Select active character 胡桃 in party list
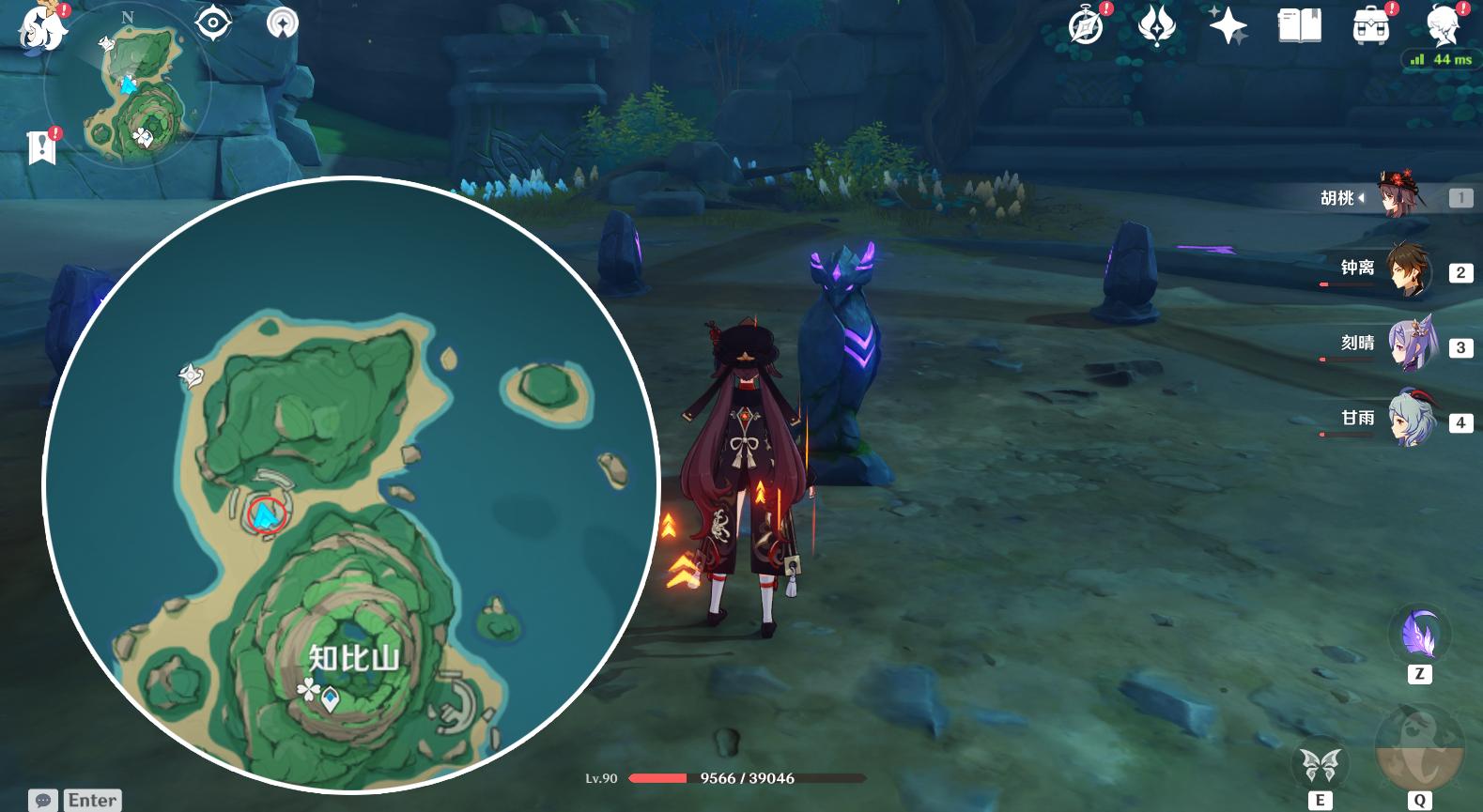Viewport: 1483px width, 812px height. 1399,196
